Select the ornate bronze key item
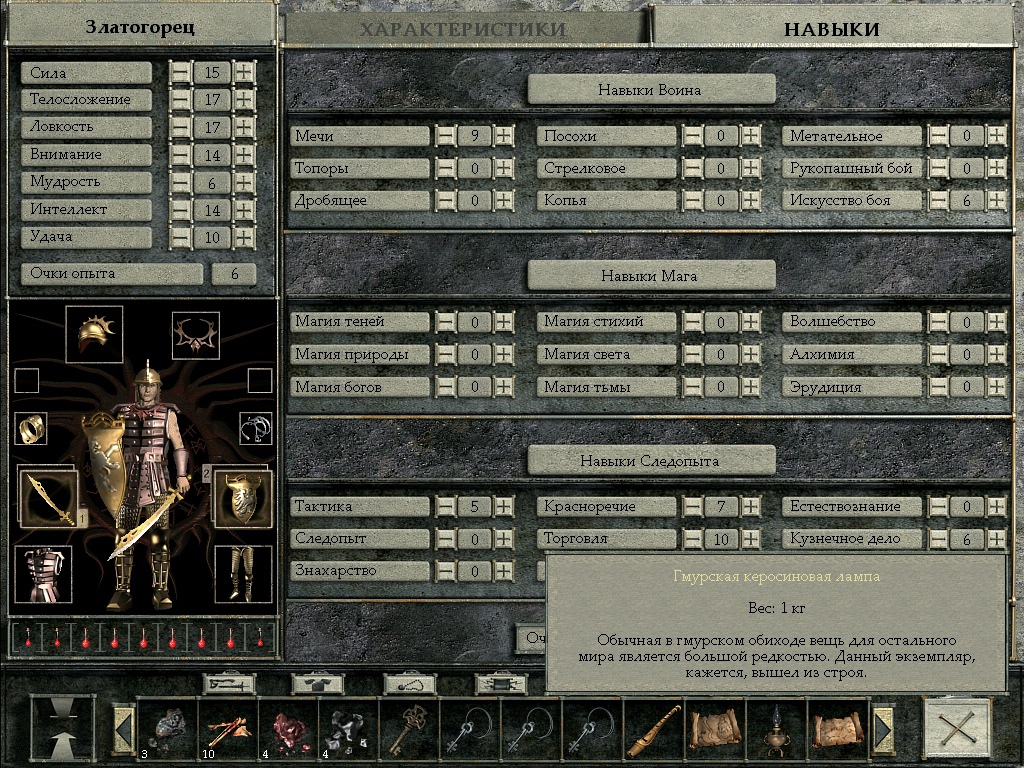Screen dimensions: 1024x768 [409, 732]
